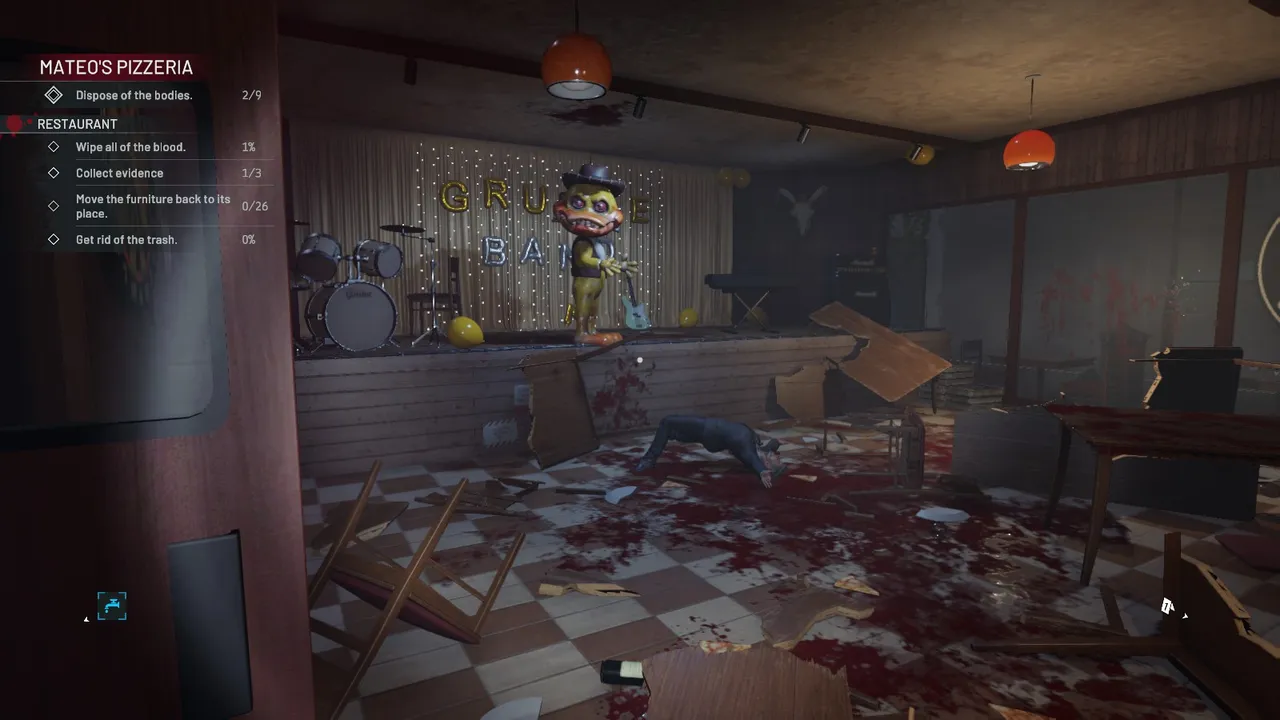Click the 'Wipe all of the blood' objective text
The width and height of the screenshot is (1280, 720).
tap(131, 146)
